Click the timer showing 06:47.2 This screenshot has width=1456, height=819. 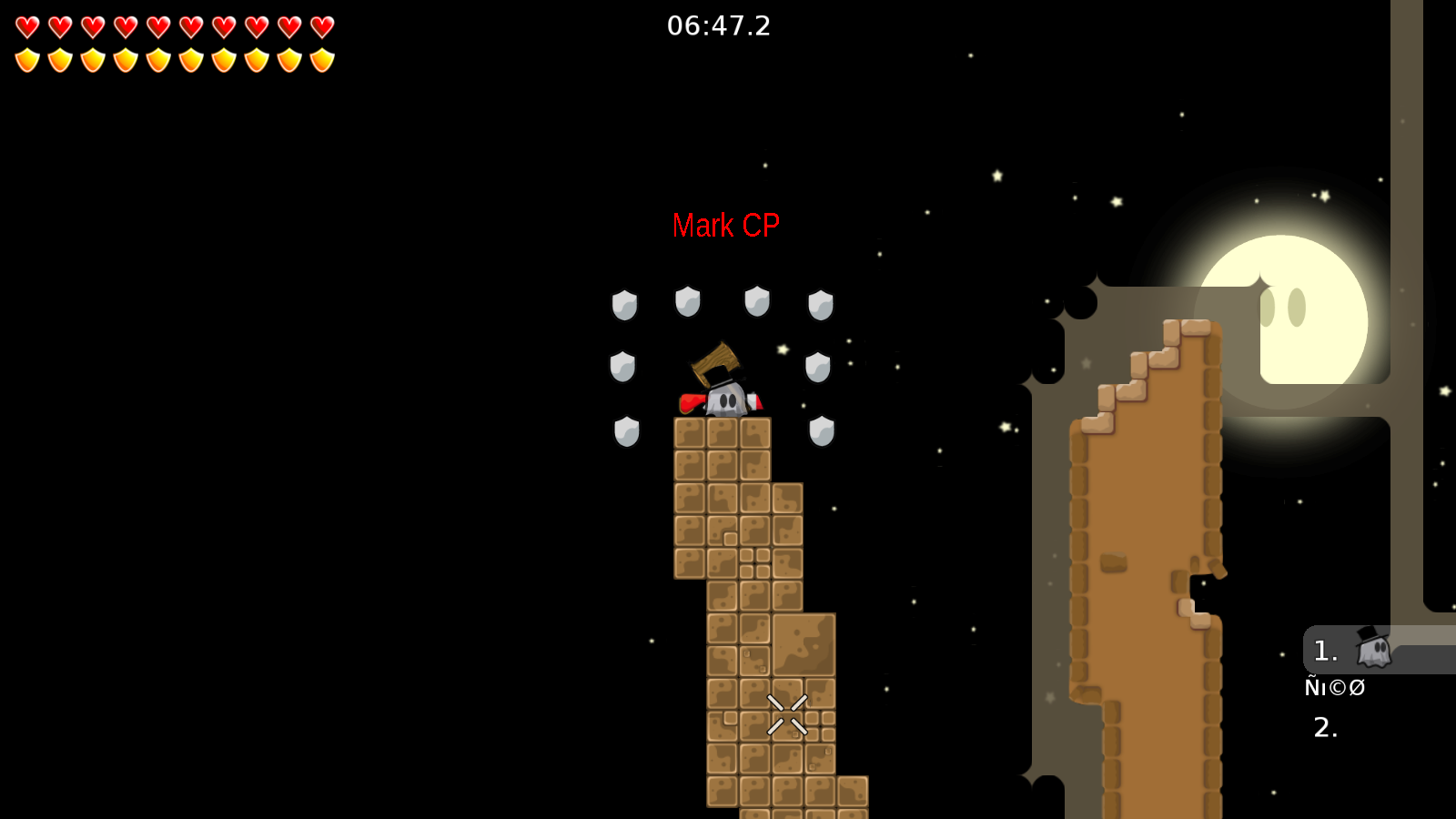[x=718, y=25]
